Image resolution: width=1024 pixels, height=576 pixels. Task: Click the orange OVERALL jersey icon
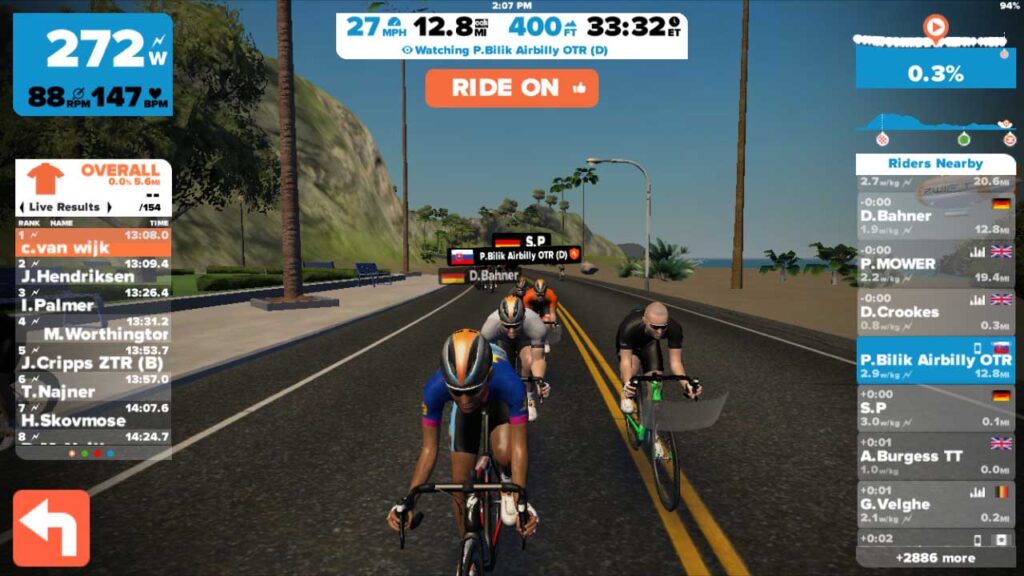(x=45, y=178)
